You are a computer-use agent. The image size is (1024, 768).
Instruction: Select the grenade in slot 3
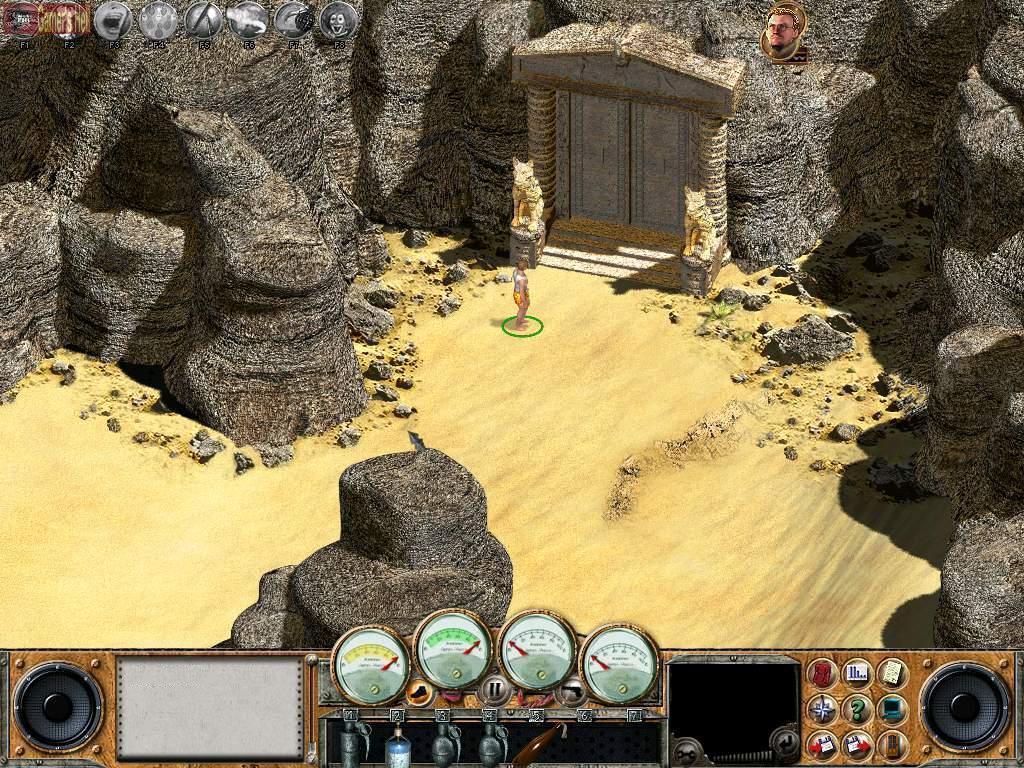click(443, 744)
